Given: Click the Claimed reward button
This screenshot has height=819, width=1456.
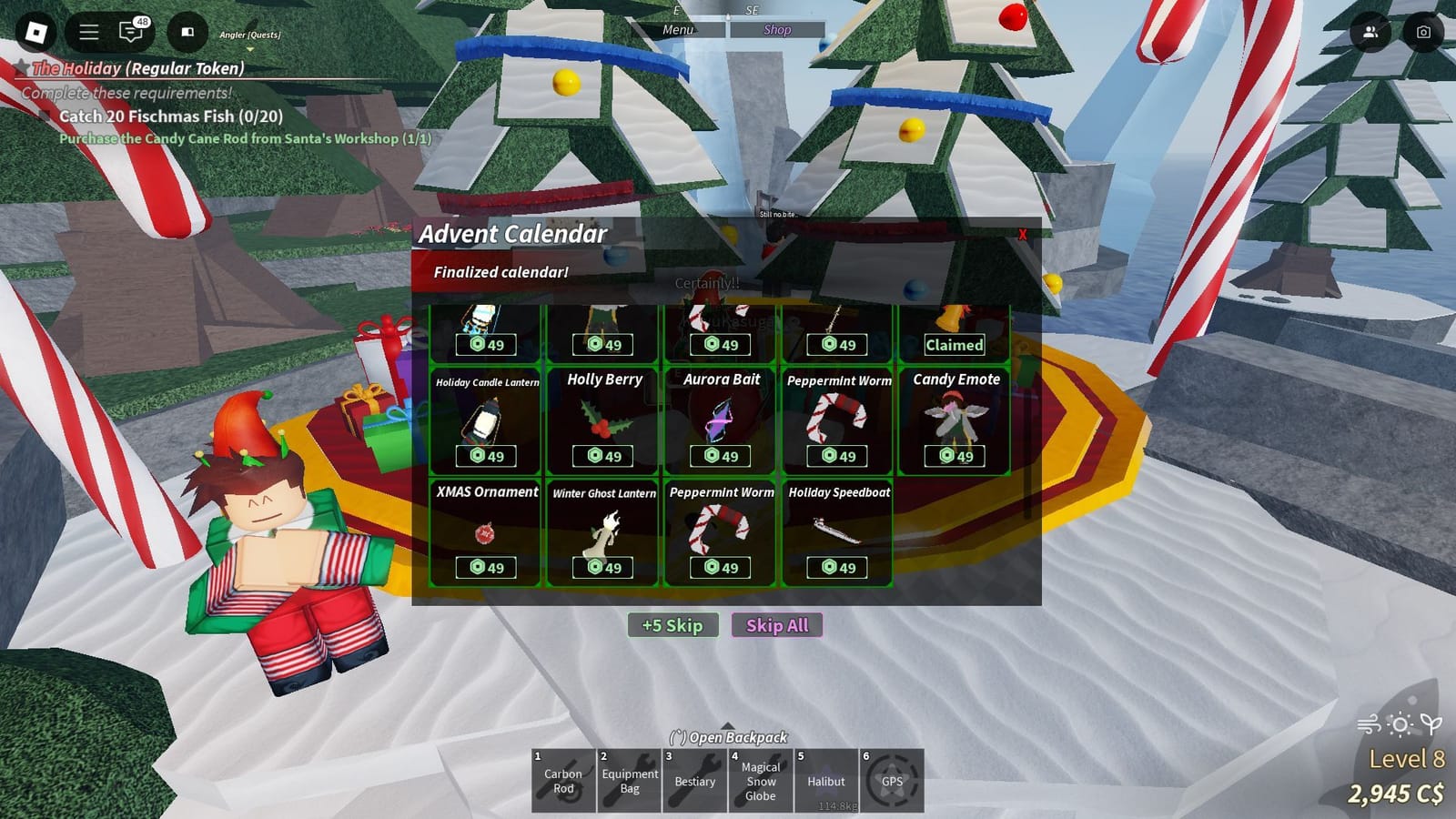Looking at the screenshot, I should [954, 345].
